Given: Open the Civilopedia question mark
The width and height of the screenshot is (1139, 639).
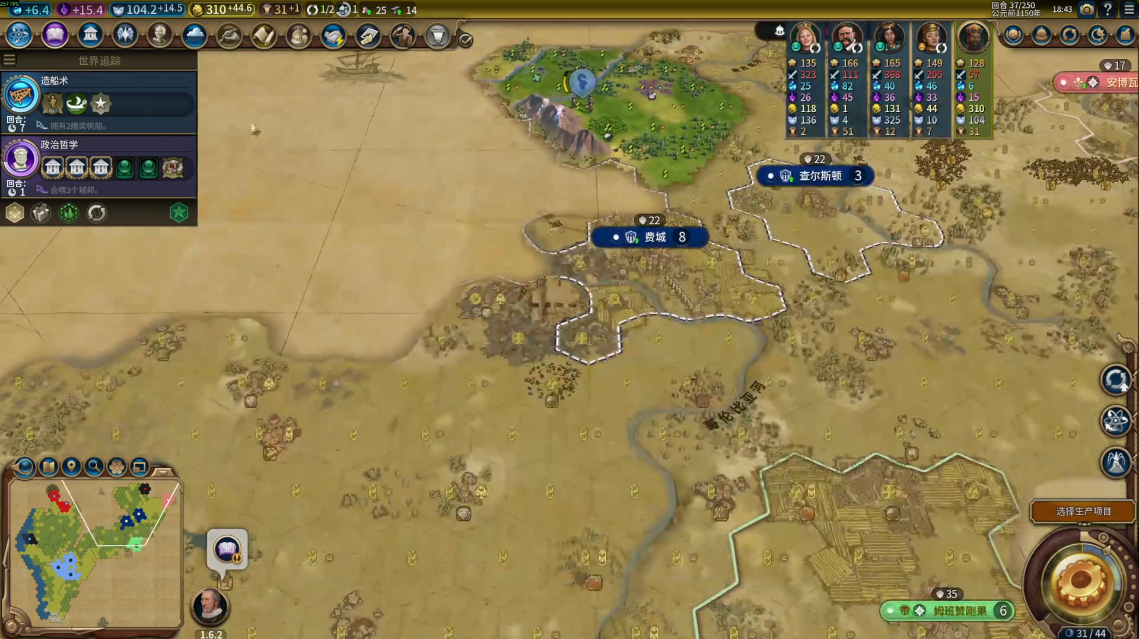Looking at the screenshot, I should (1108, 9).
